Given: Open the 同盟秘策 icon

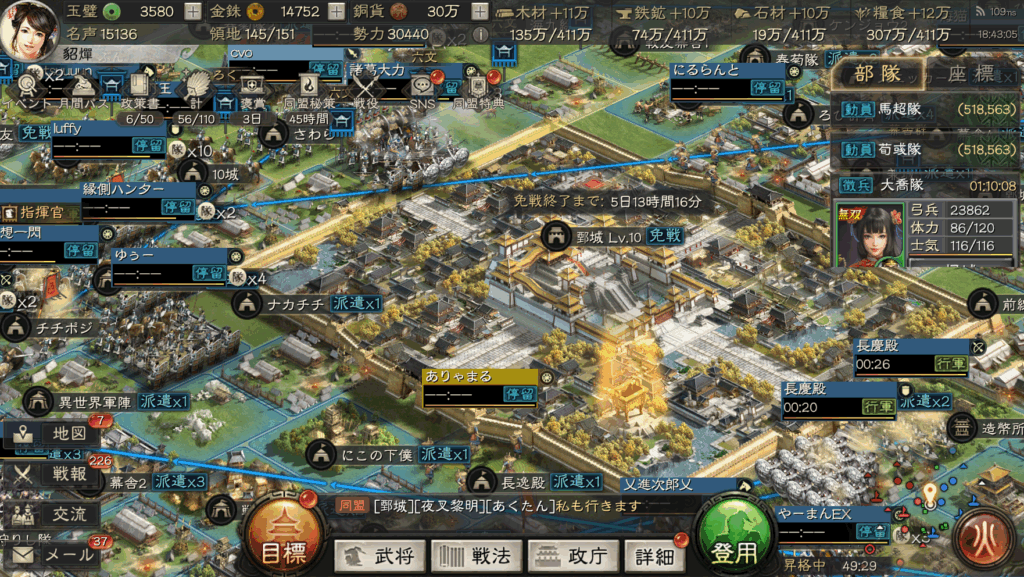Looking at the screenshot, I should coord(310,88).
